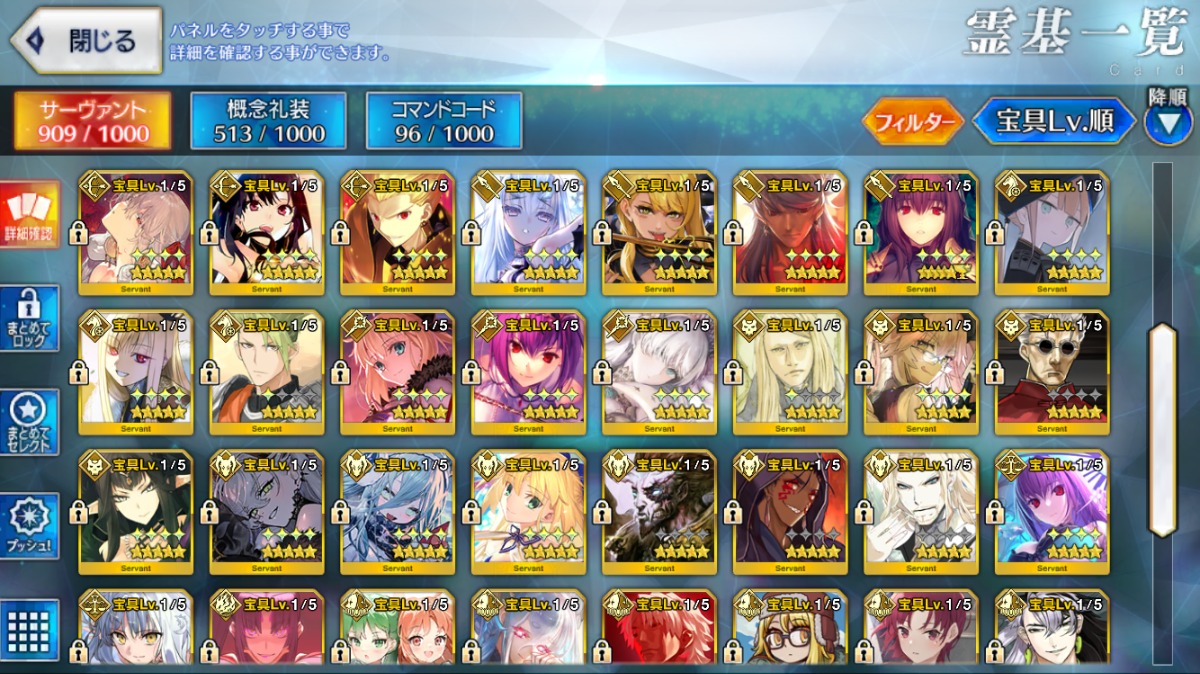Select the white-masked man in red suit card

(1052, 372)
